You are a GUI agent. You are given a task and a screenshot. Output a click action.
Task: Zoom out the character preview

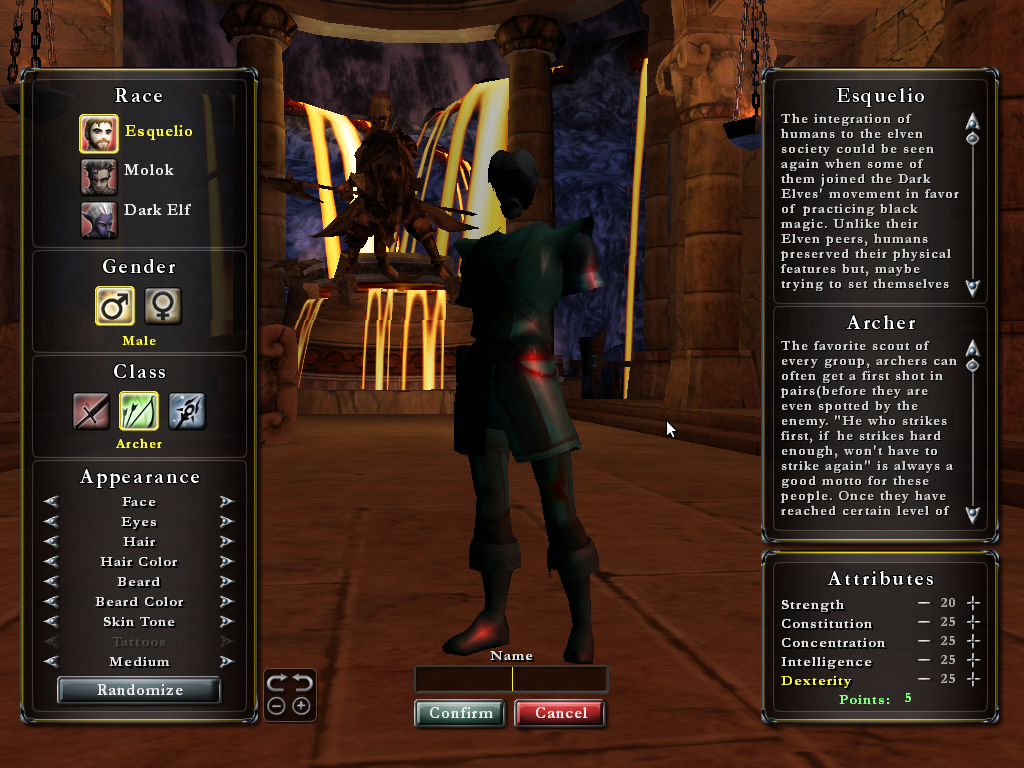pos(277,706)
